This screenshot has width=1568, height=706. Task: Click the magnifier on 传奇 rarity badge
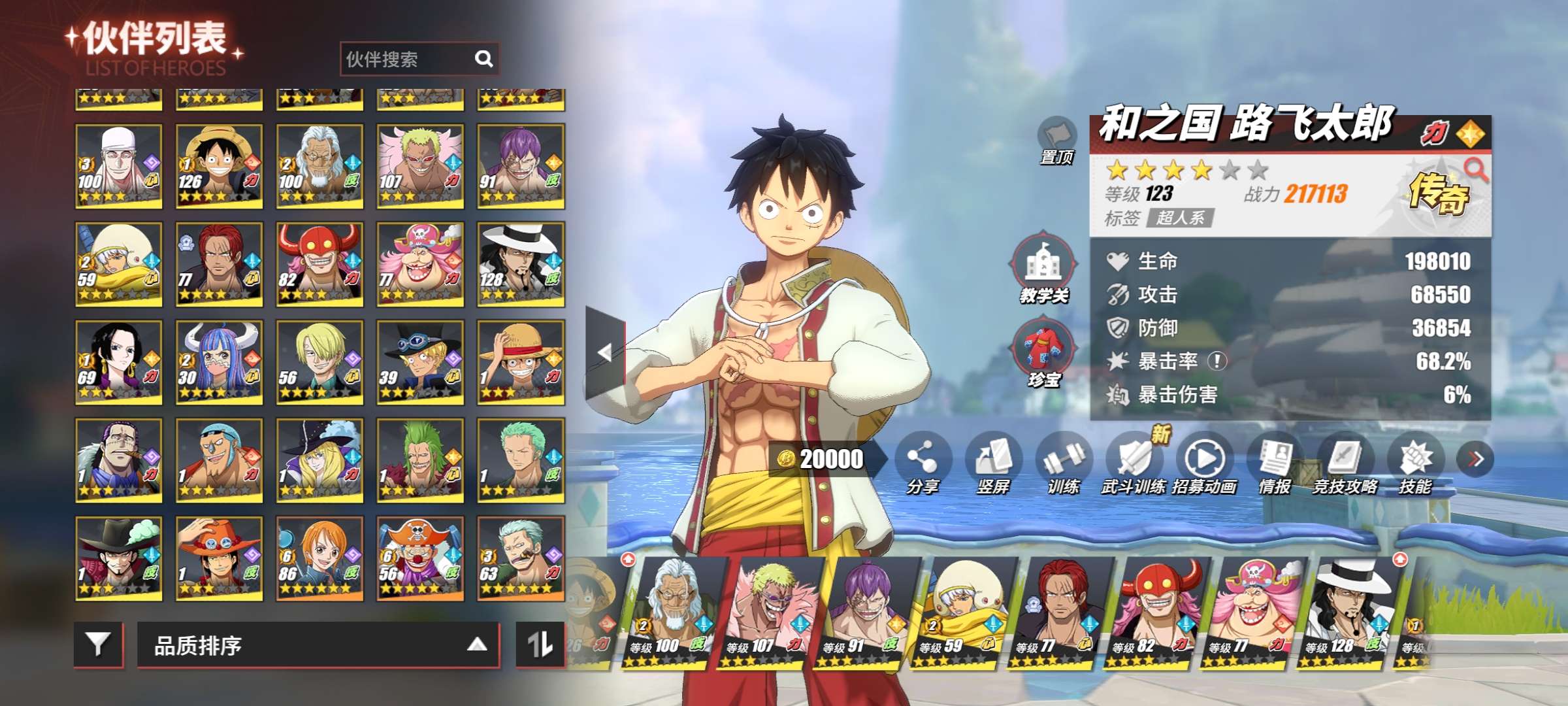coord(1475,169)
